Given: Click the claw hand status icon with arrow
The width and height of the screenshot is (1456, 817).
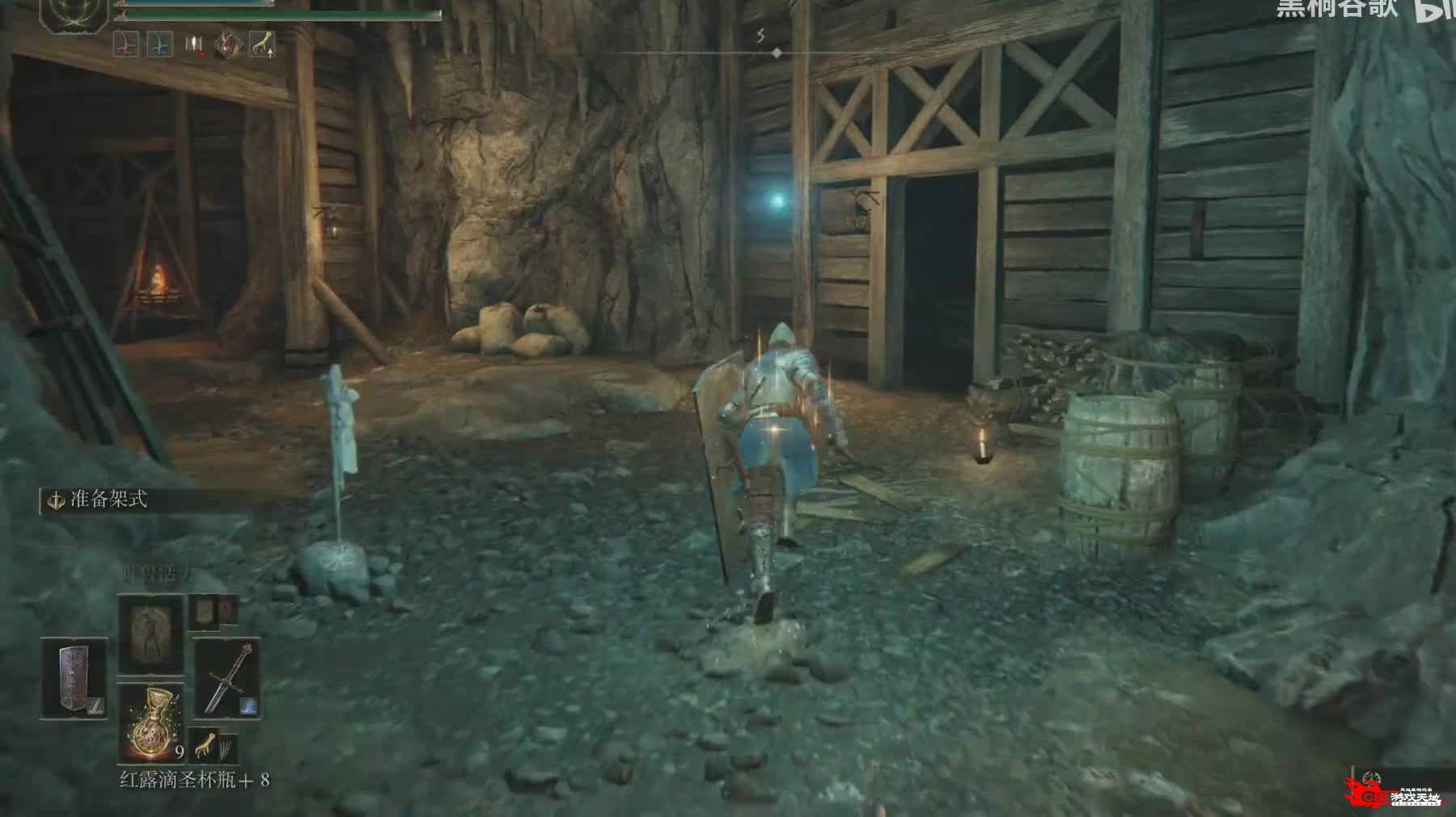Looking at the screenshot, I should (261, 44).
